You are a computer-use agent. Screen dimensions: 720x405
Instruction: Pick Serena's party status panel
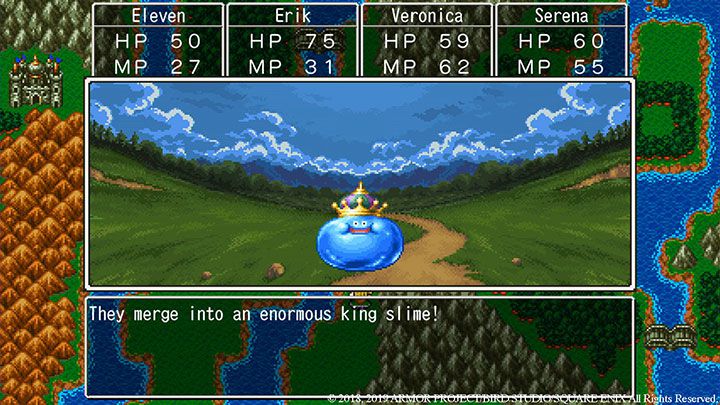click(x=561, y=41)
